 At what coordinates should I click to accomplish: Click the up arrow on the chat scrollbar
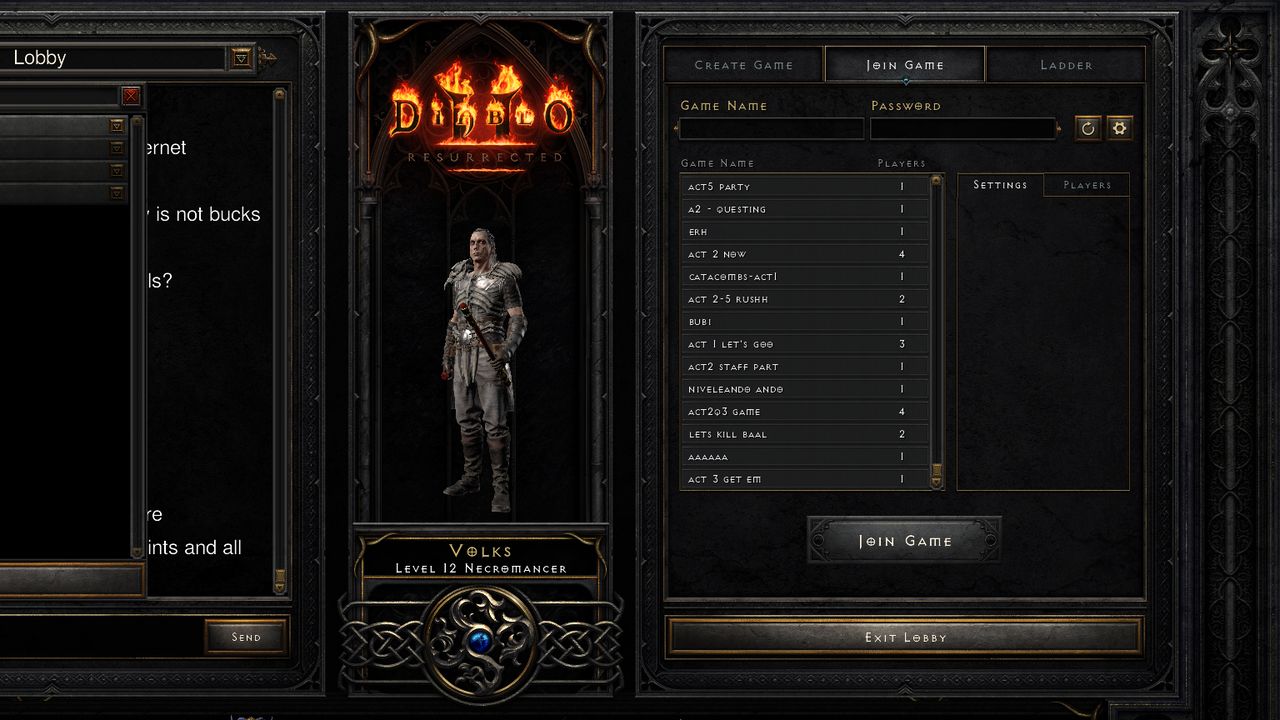pos(278,94)
